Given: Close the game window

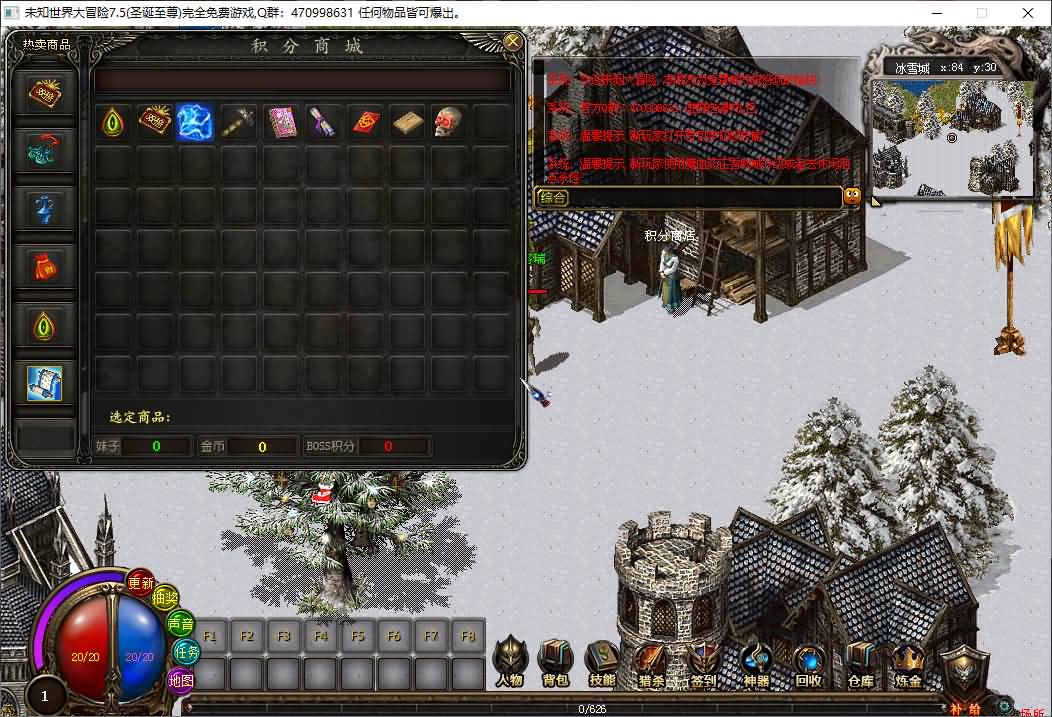Looking at the screenshot, I should tap(1027, 13).
